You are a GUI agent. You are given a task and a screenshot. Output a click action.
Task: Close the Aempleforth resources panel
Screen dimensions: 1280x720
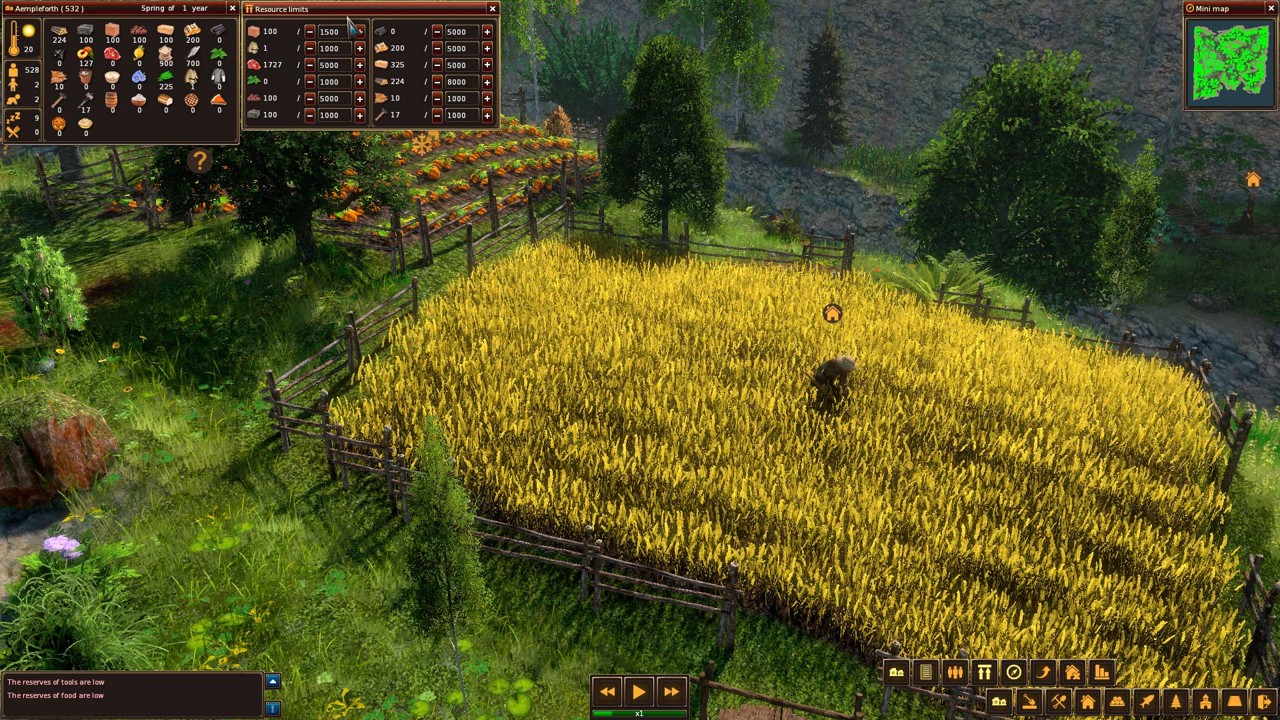point(232,9)
